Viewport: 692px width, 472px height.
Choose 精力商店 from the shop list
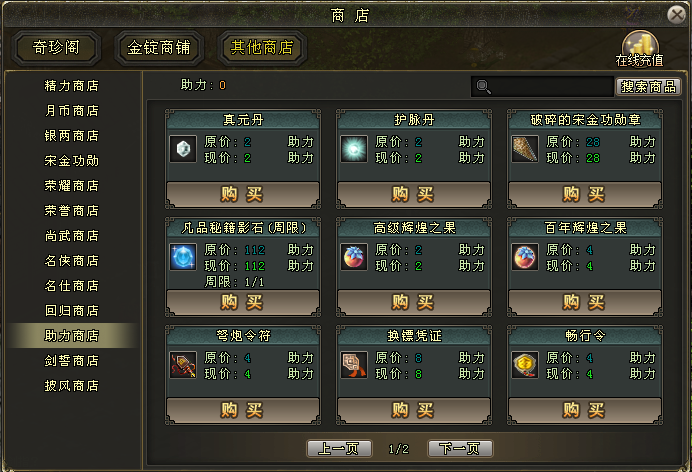tap(72, 85)
